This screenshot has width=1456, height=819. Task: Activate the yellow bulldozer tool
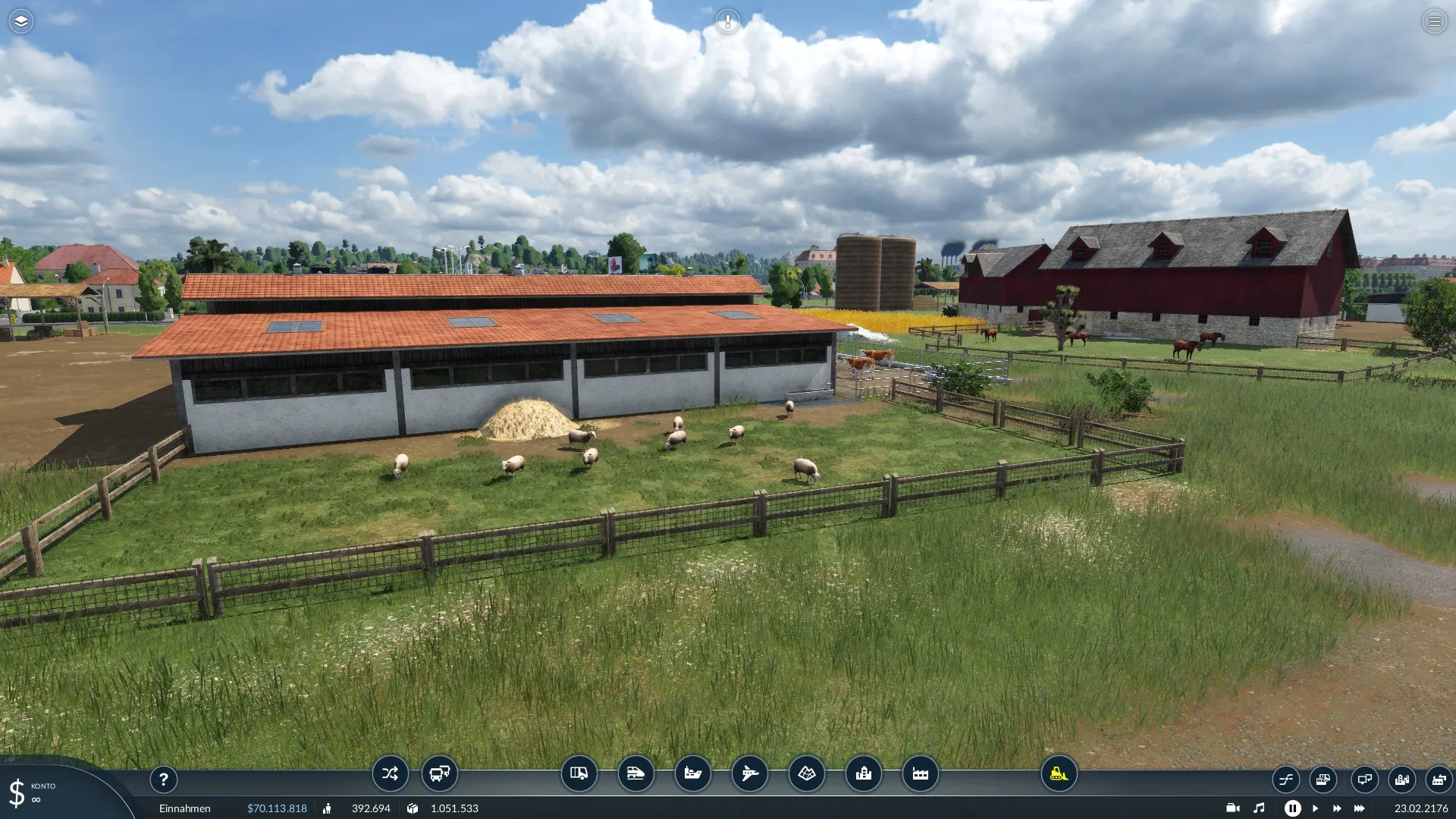tap(1059, 773)
